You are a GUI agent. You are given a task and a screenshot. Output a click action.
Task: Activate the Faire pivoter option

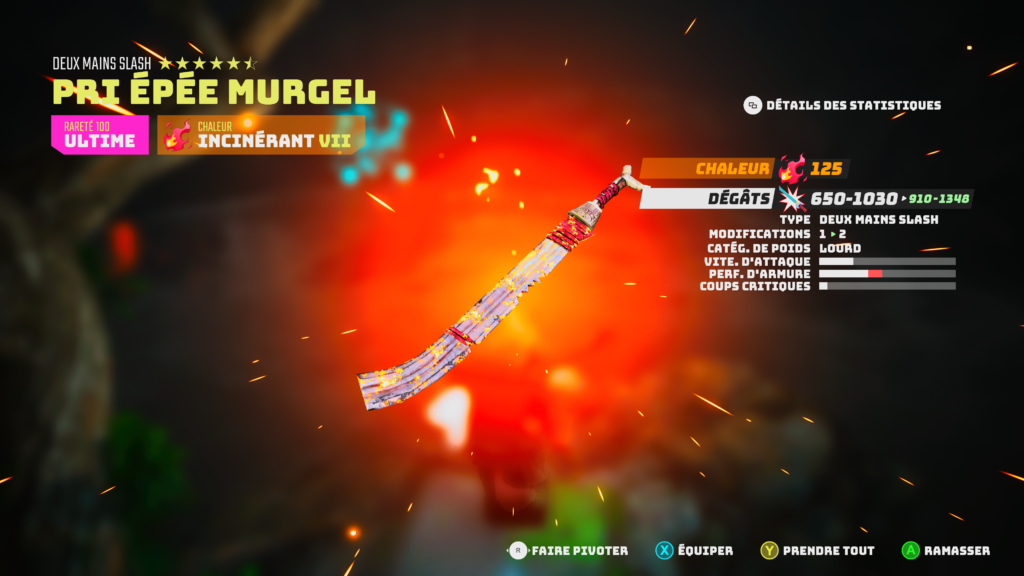point(568,550)
